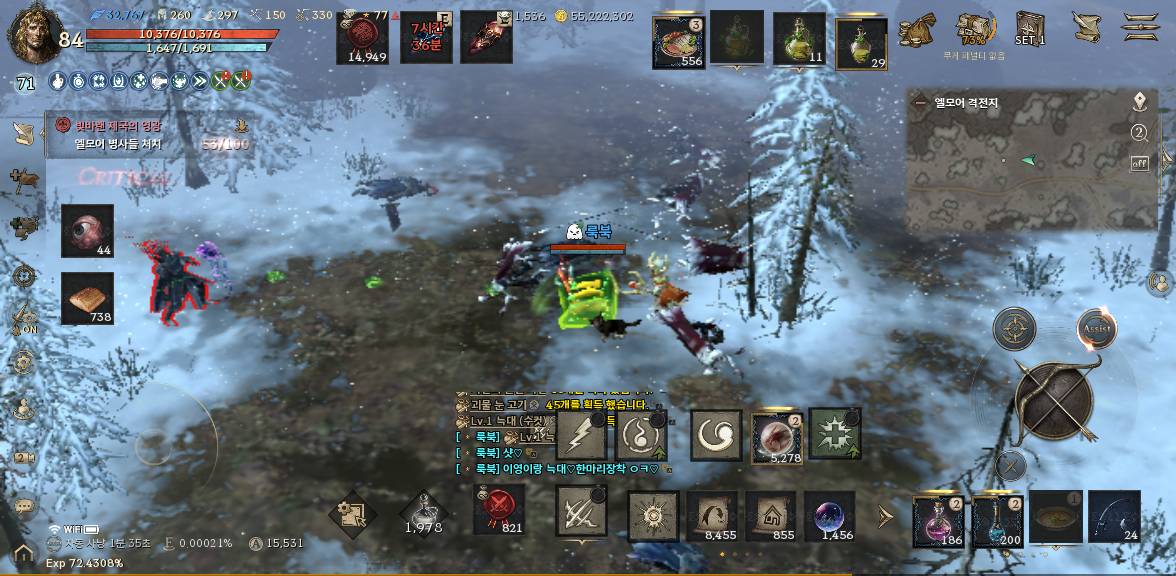Toggle the minimap off button
The height and width of the screenshot is (576, 1176).
pos(1139,163)
